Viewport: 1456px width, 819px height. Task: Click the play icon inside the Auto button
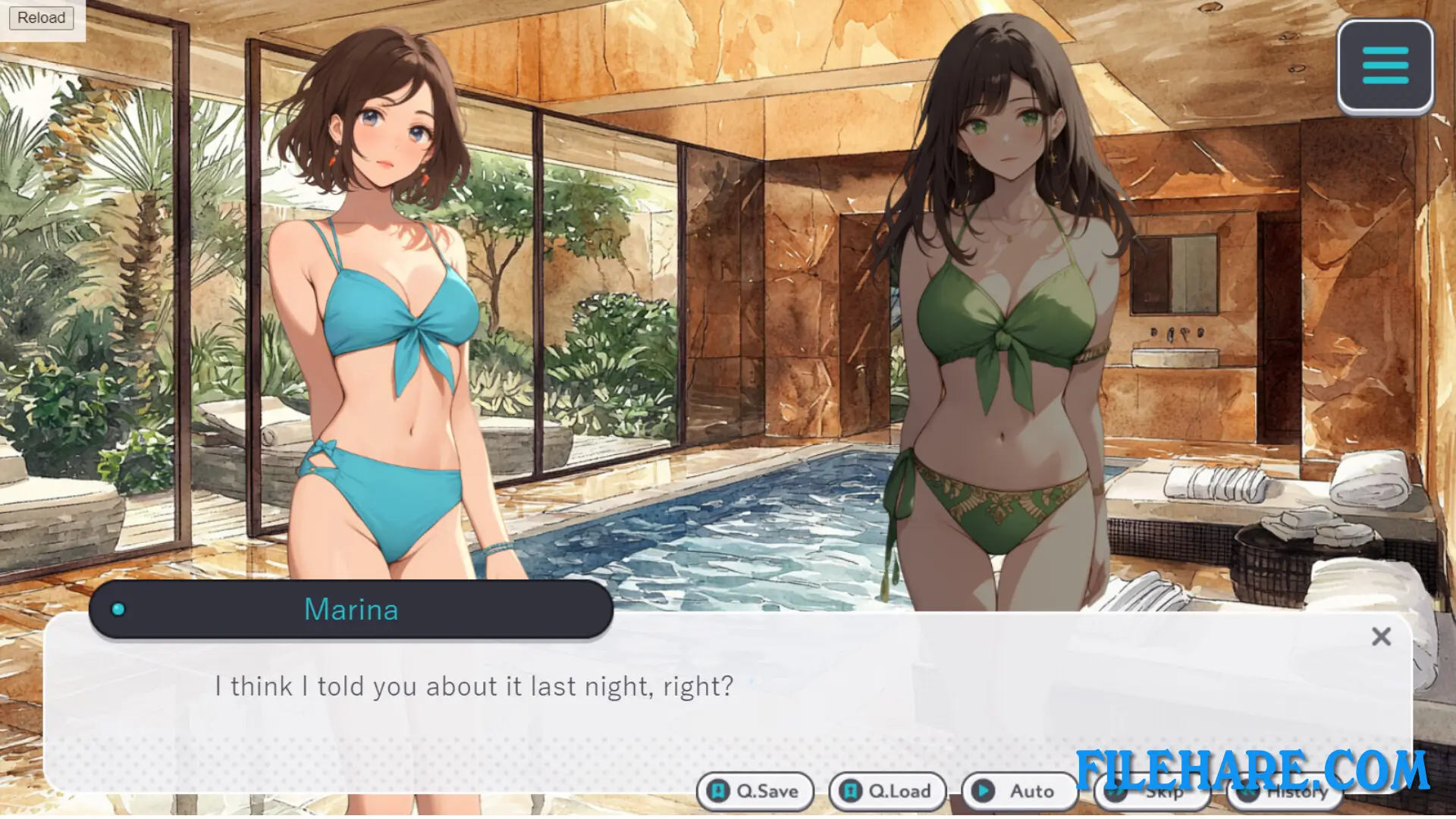[984, 790]
